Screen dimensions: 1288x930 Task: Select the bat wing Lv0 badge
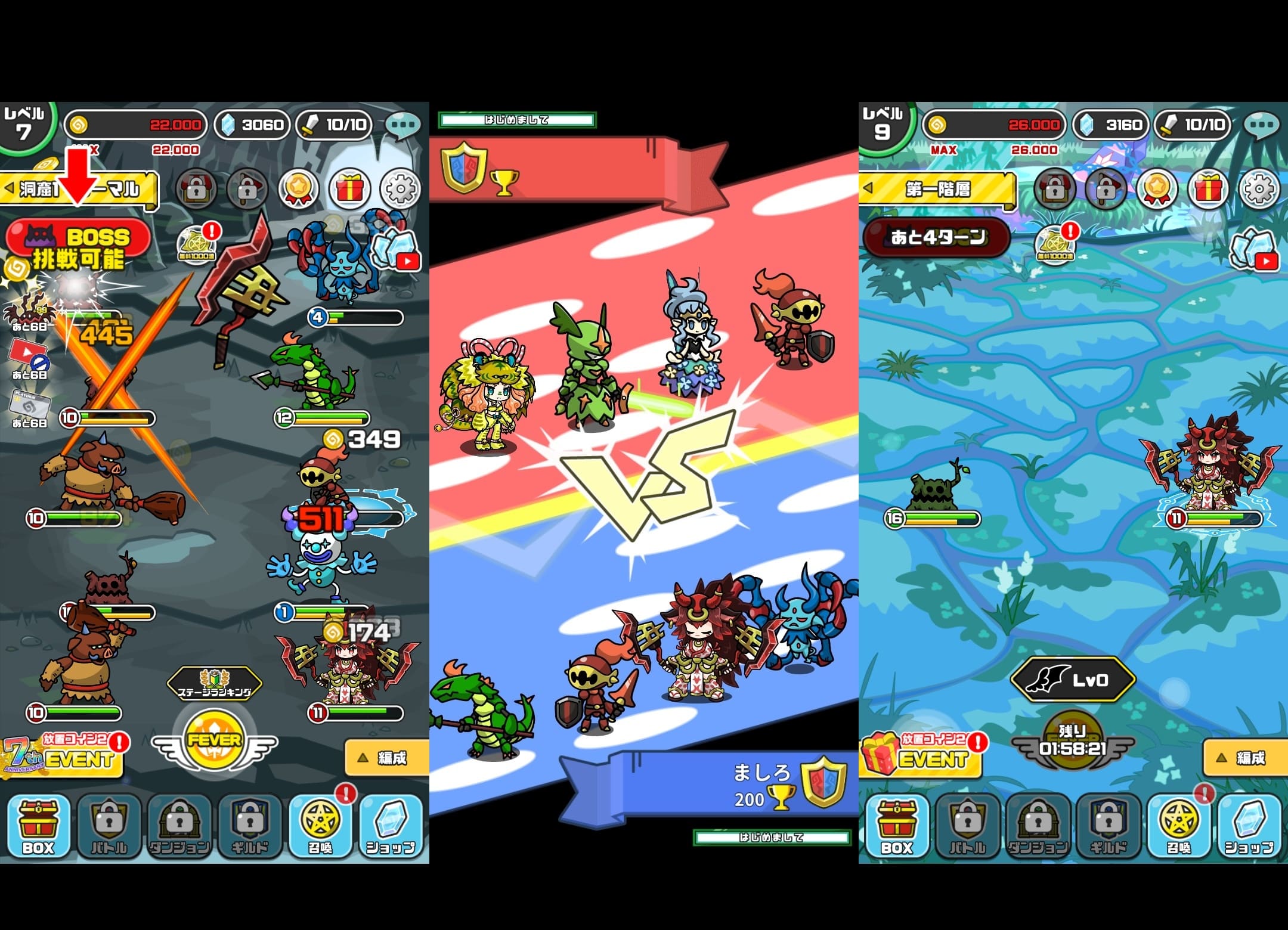pos(1072,680)
